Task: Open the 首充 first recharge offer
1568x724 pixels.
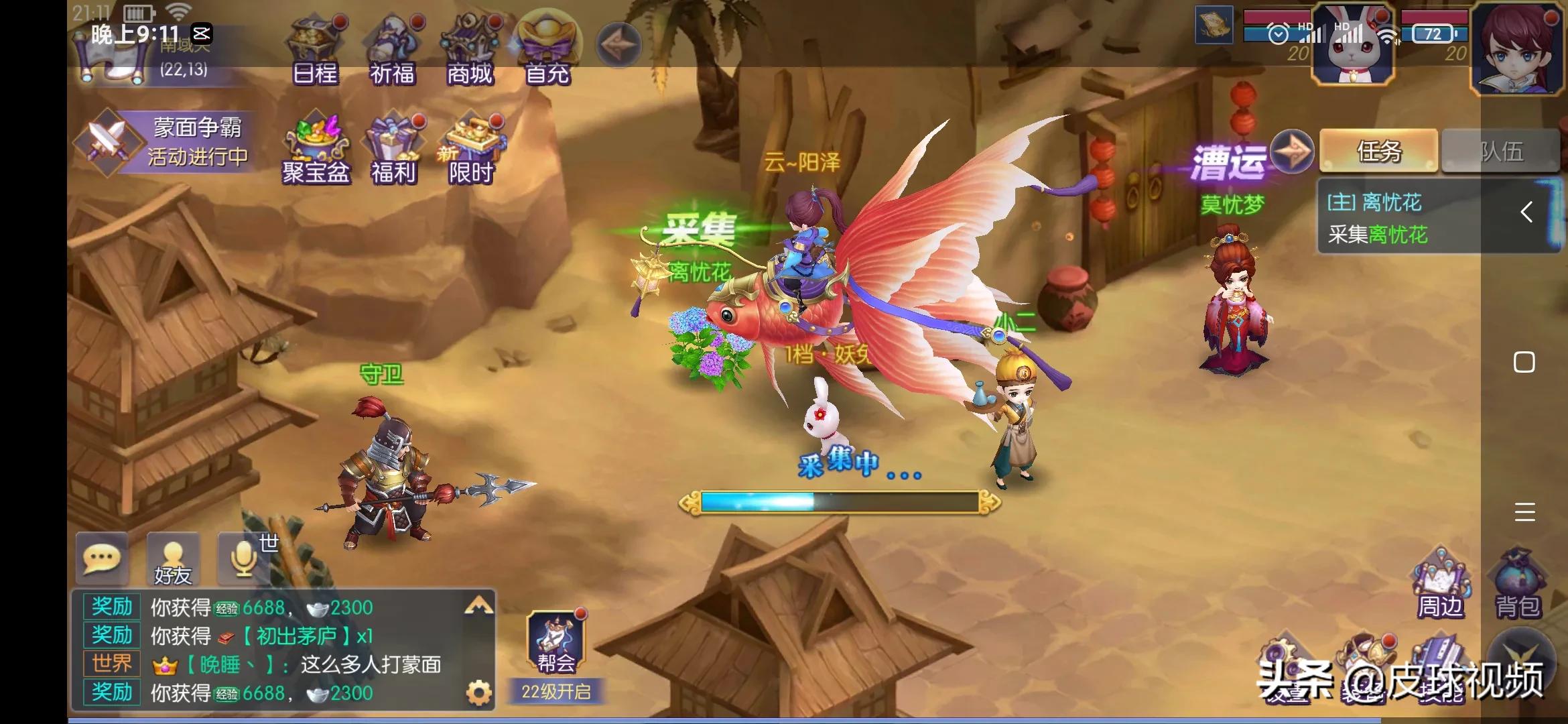Action: pos(547,51)
